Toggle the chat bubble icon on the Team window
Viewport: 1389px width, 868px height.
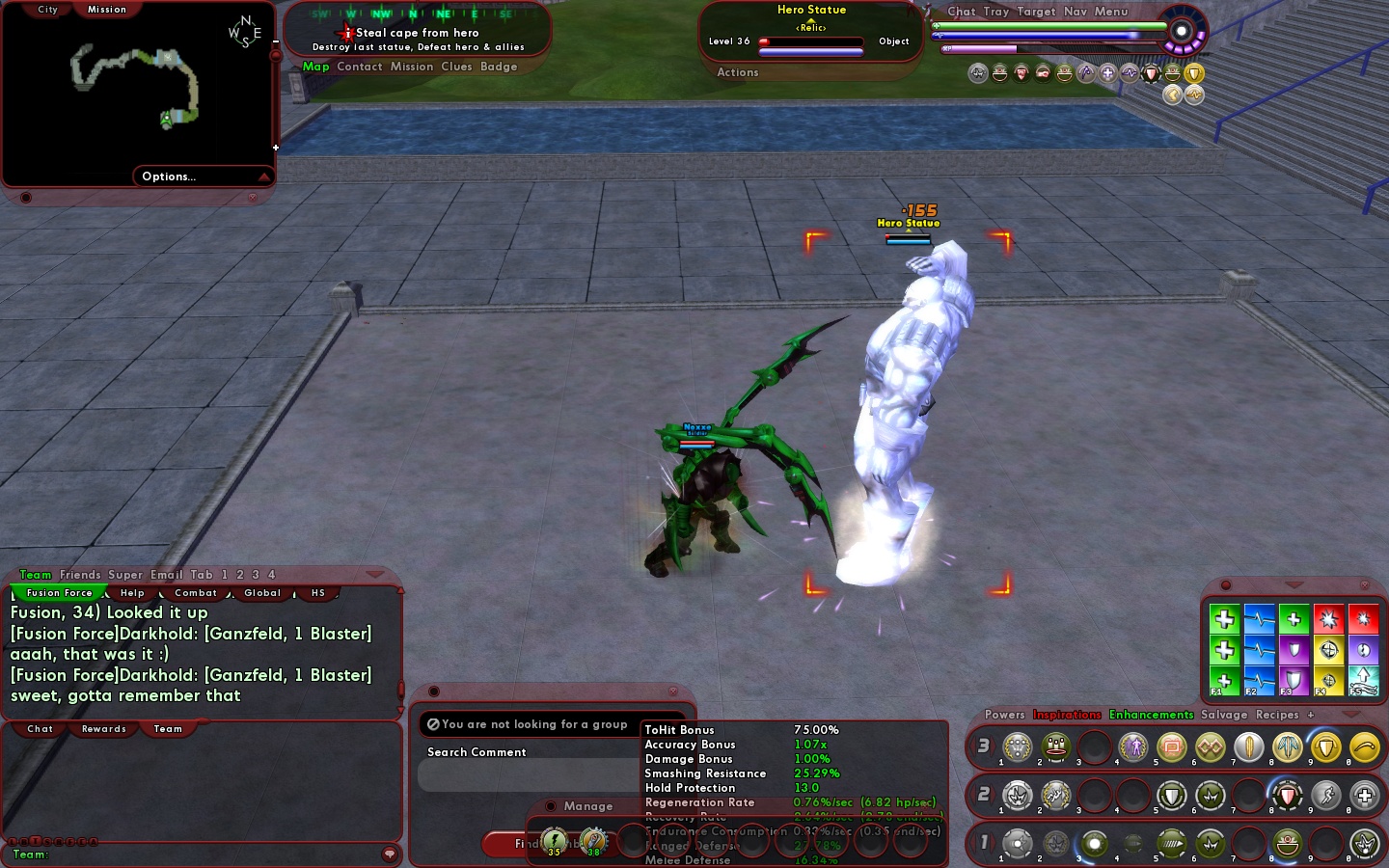[x=389, y=855]
